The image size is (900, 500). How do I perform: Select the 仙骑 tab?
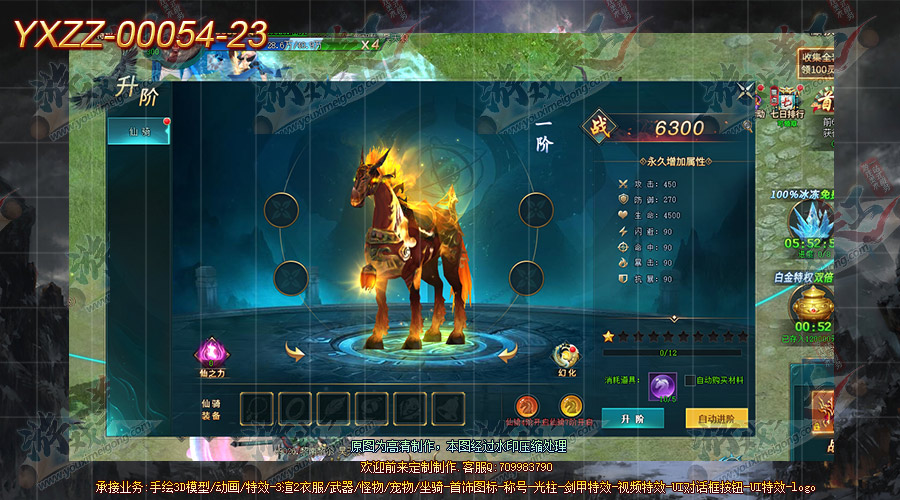click(138, 131)
